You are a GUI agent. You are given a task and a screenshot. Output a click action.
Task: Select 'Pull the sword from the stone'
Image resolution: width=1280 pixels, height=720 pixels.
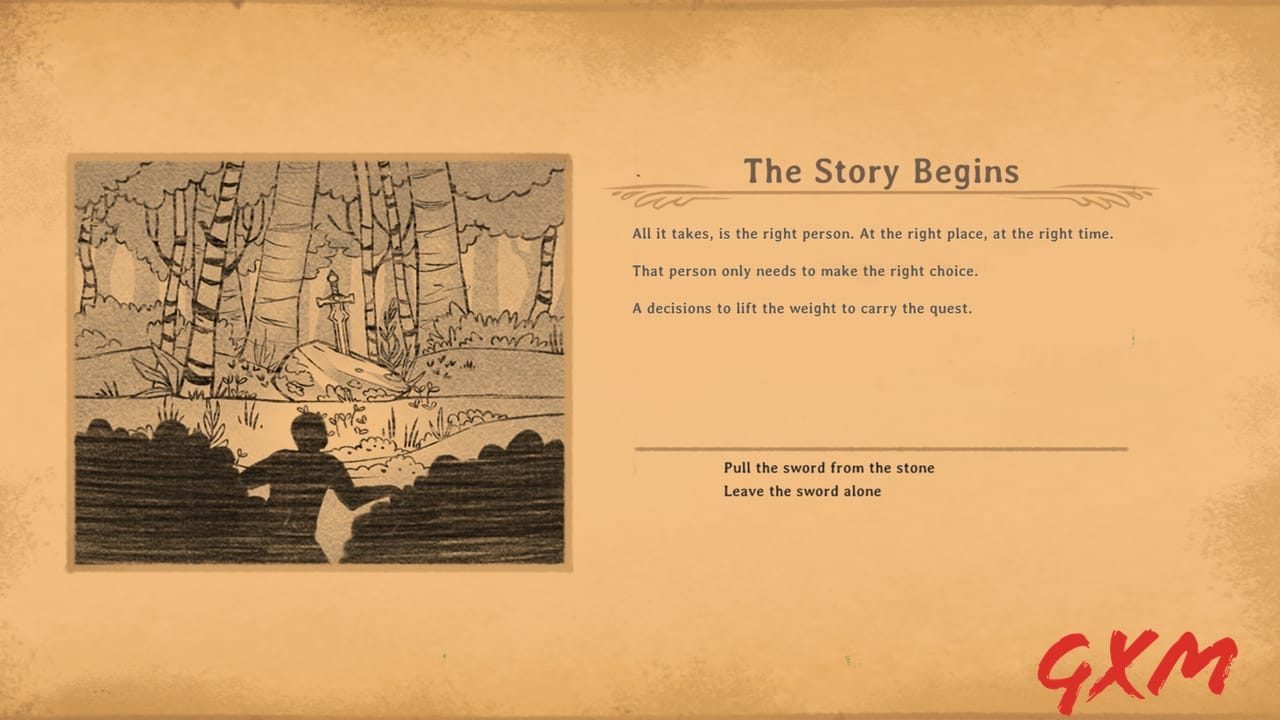point(830,467)
